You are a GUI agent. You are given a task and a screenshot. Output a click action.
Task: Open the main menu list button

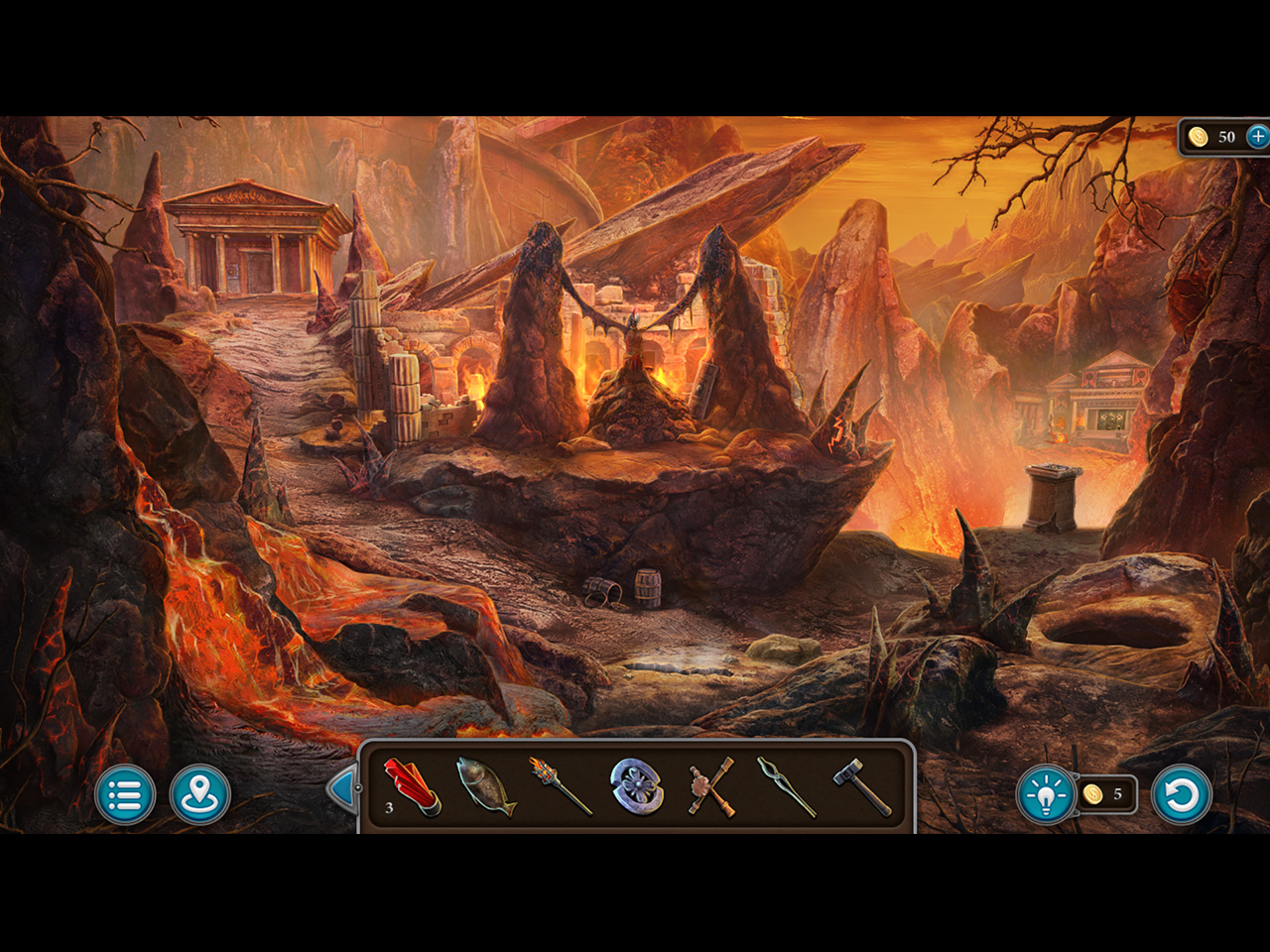125,794
